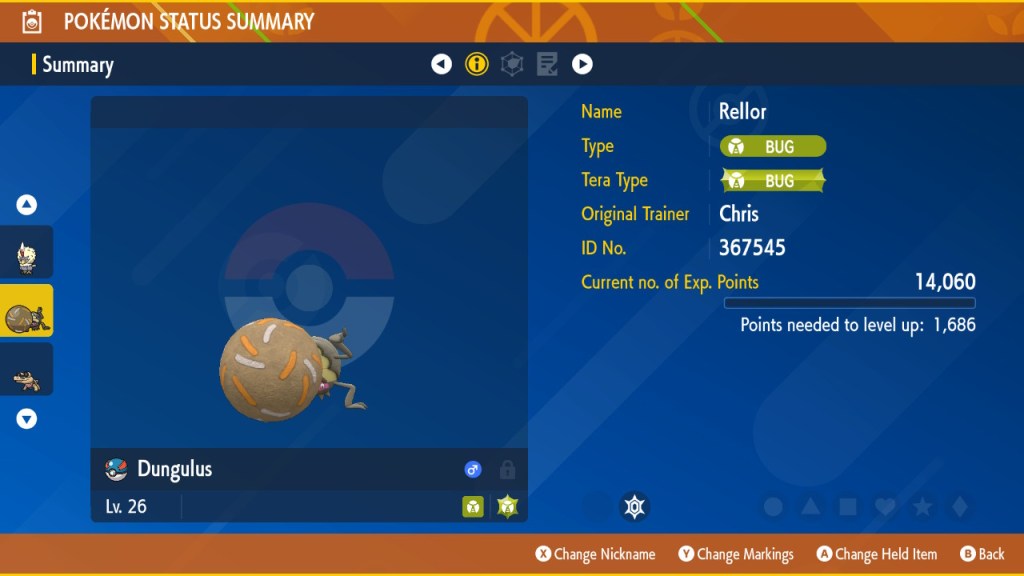1024x576 pixels.
Task: Select the yellow info summary tab
Action: [x=477, y=65]
